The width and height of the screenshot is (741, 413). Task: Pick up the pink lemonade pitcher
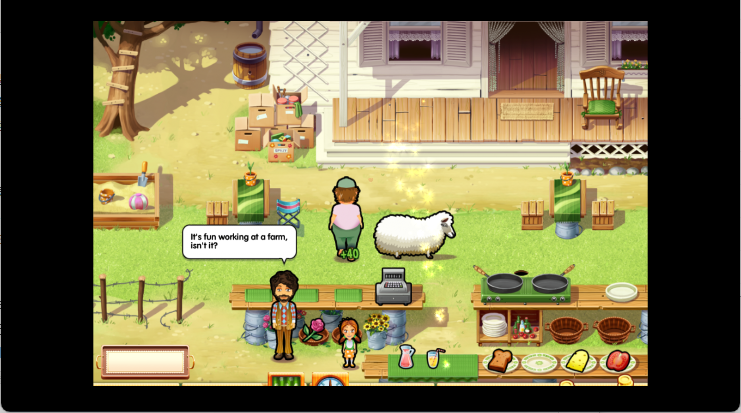pos(406,356)
